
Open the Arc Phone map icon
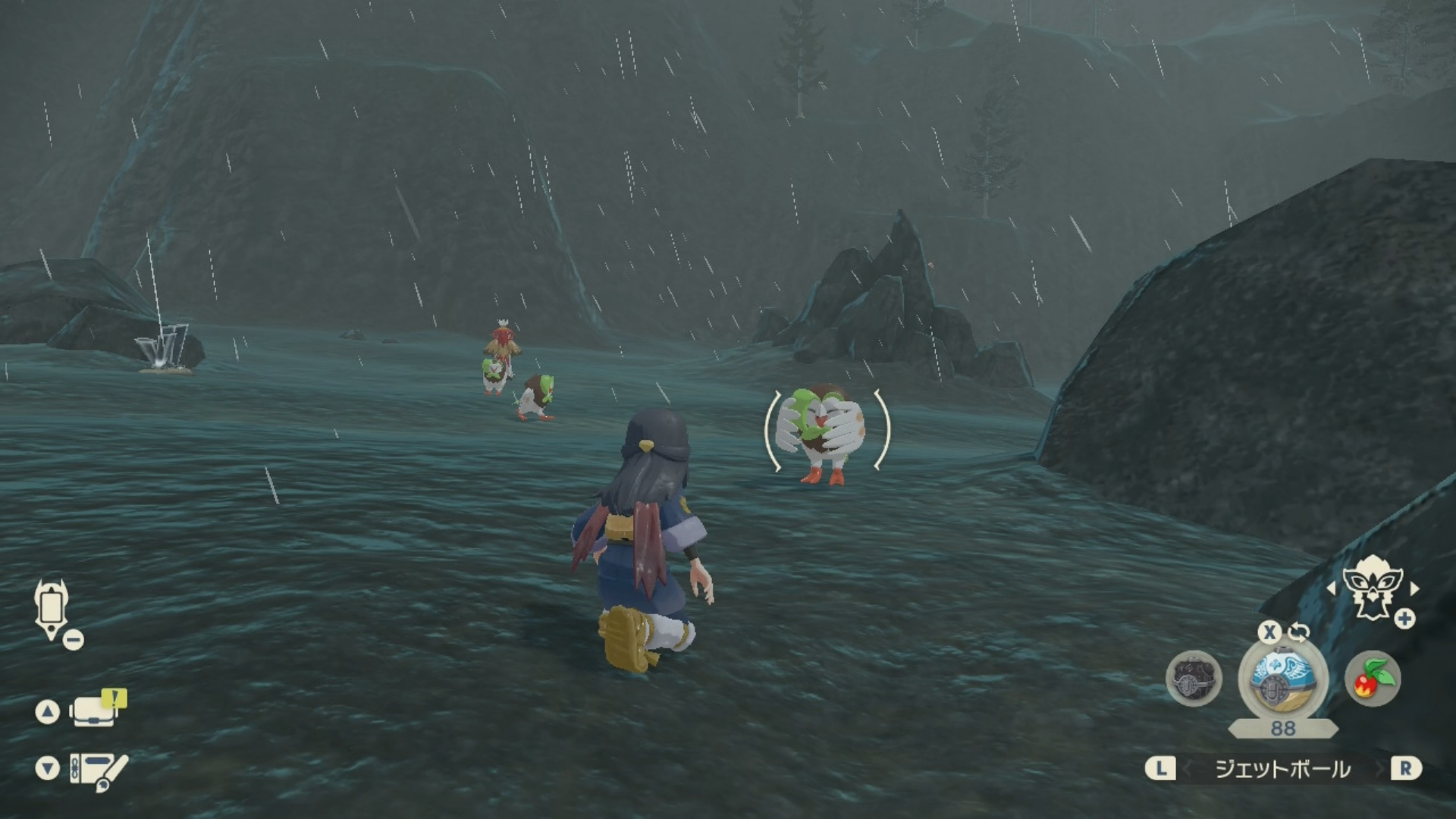tap(52, 609)
